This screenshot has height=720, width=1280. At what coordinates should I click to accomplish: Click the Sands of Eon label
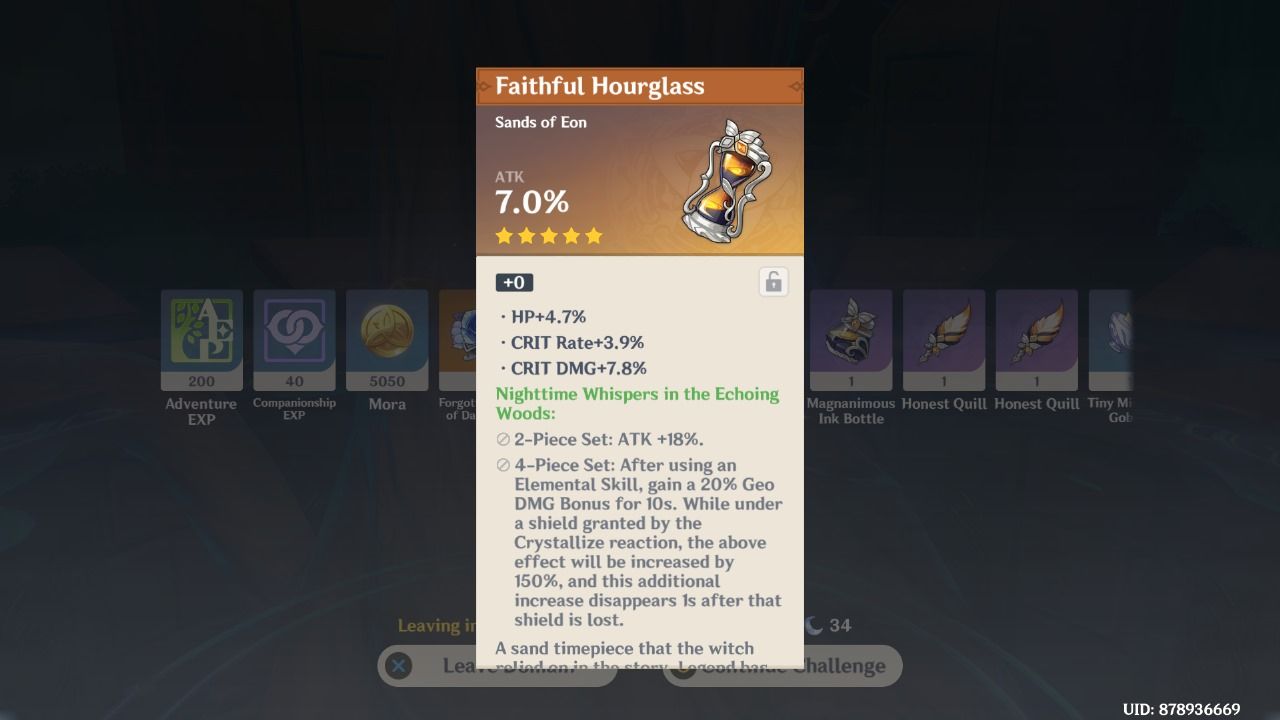click(540, 122)
